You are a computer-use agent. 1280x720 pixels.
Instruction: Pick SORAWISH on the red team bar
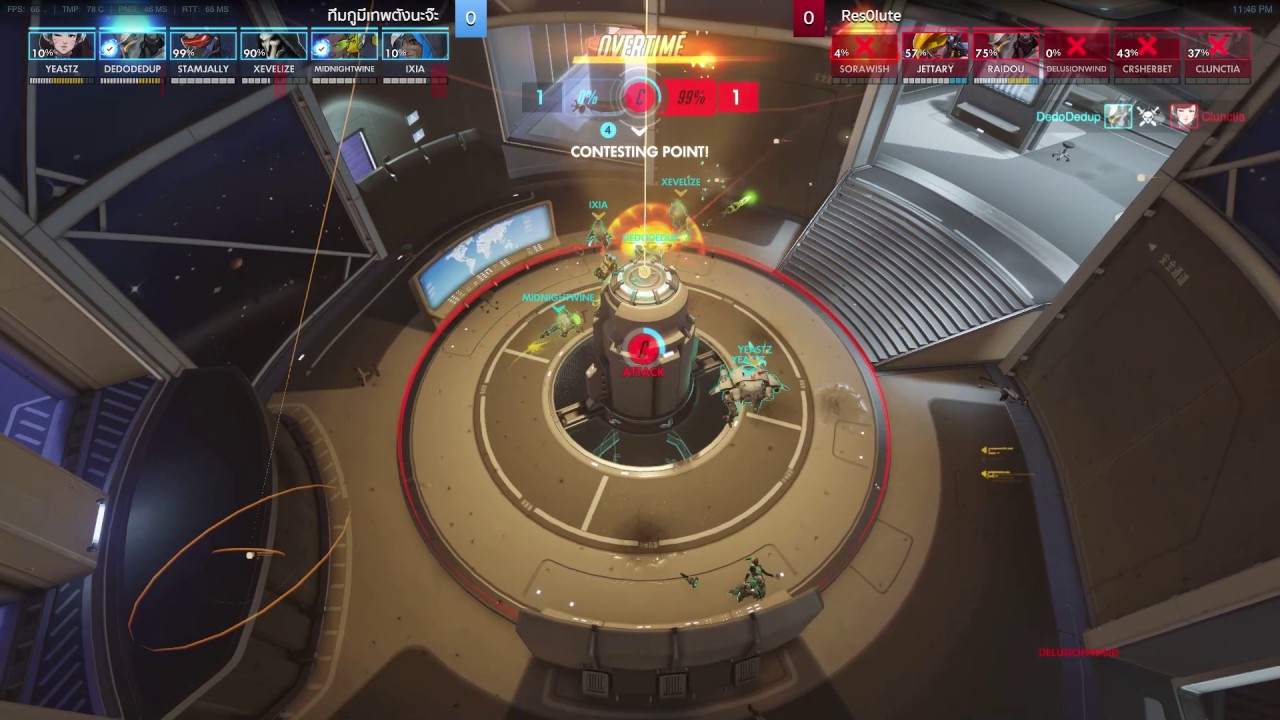pos(864,47)
